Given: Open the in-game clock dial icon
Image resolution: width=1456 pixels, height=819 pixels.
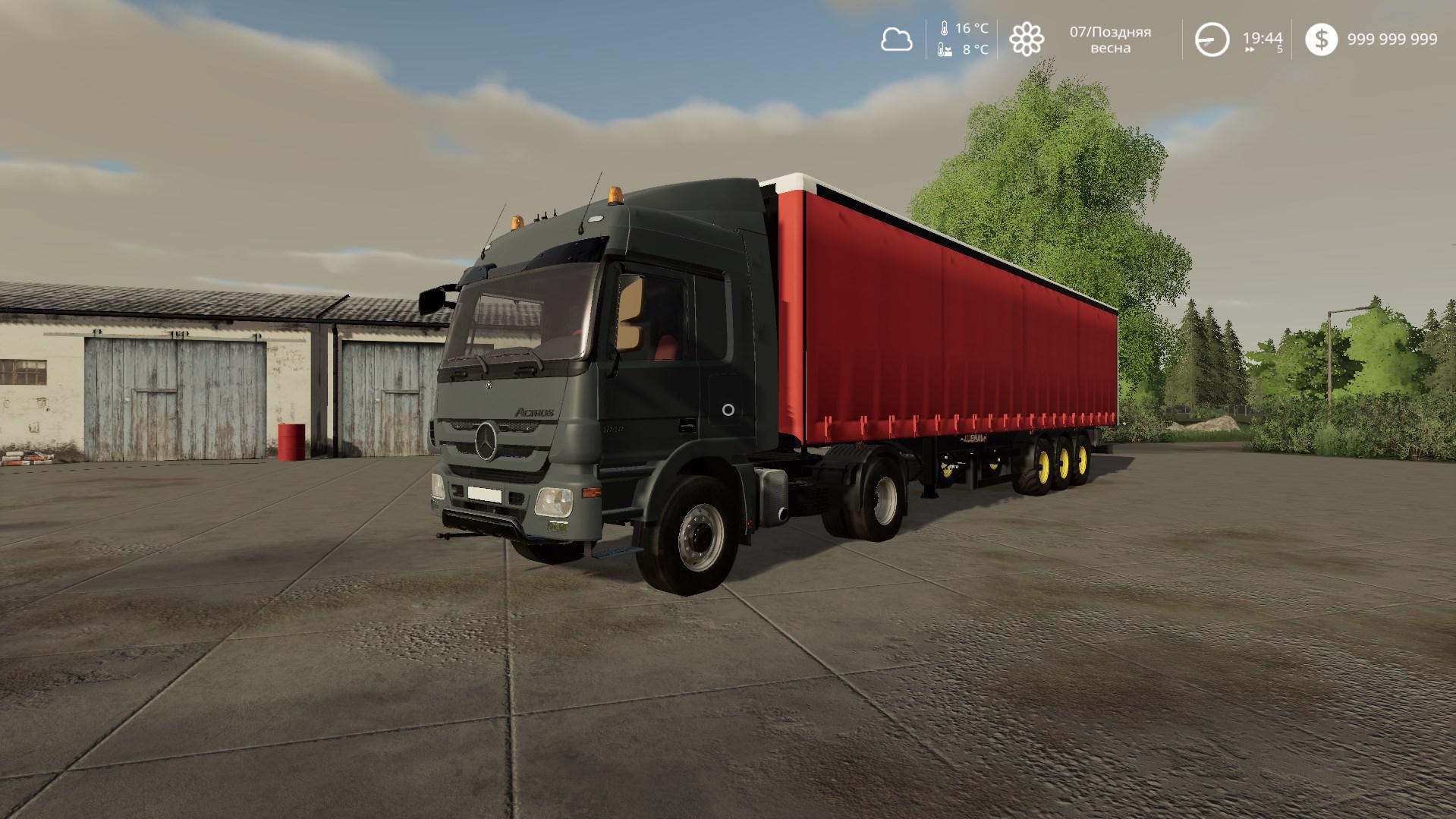Looking at the screenshot, I should click(x=1212, y=39).
